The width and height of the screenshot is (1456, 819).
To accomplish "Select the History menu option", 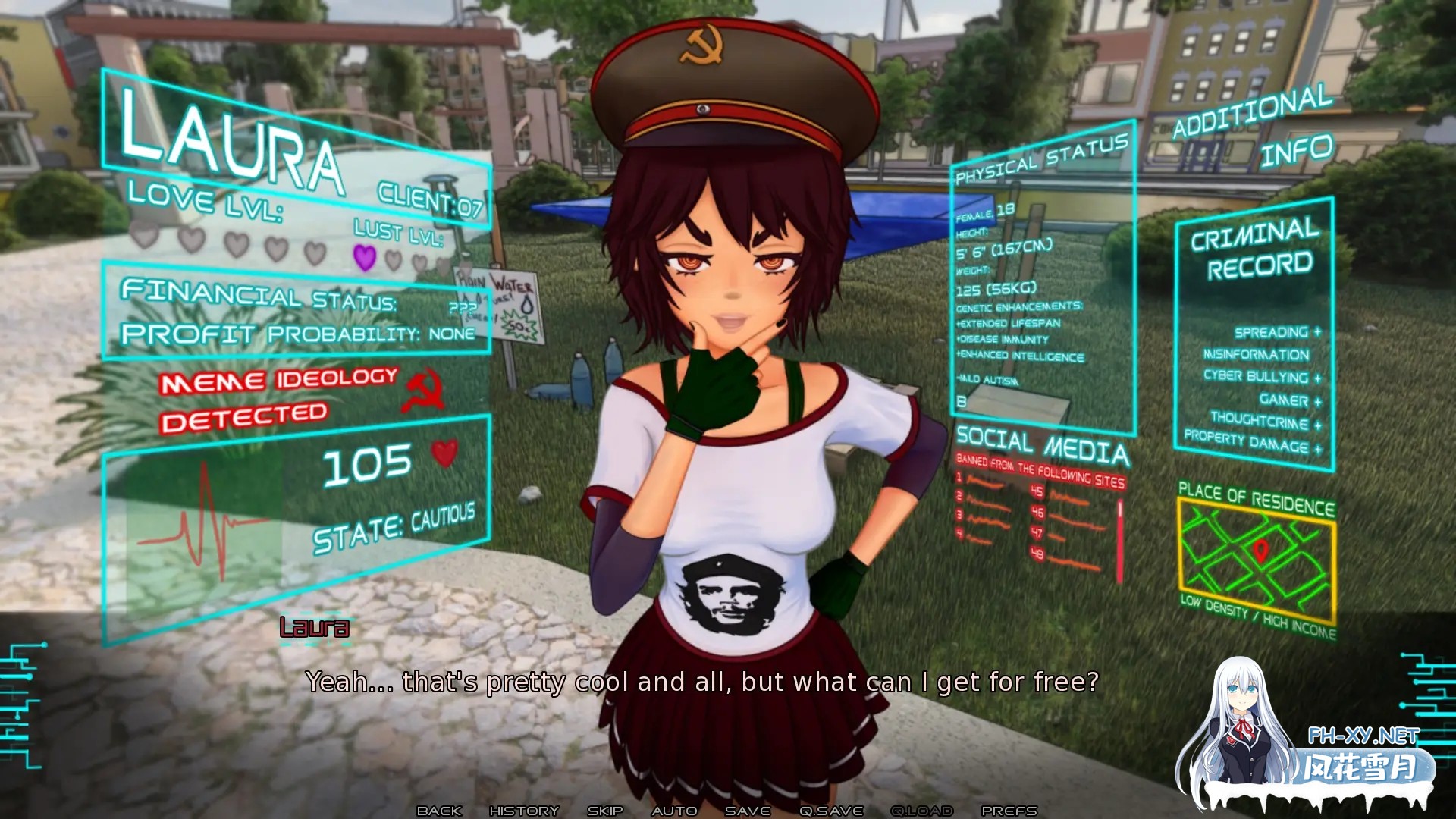I will pyautogui.click(x=525, y=810).
